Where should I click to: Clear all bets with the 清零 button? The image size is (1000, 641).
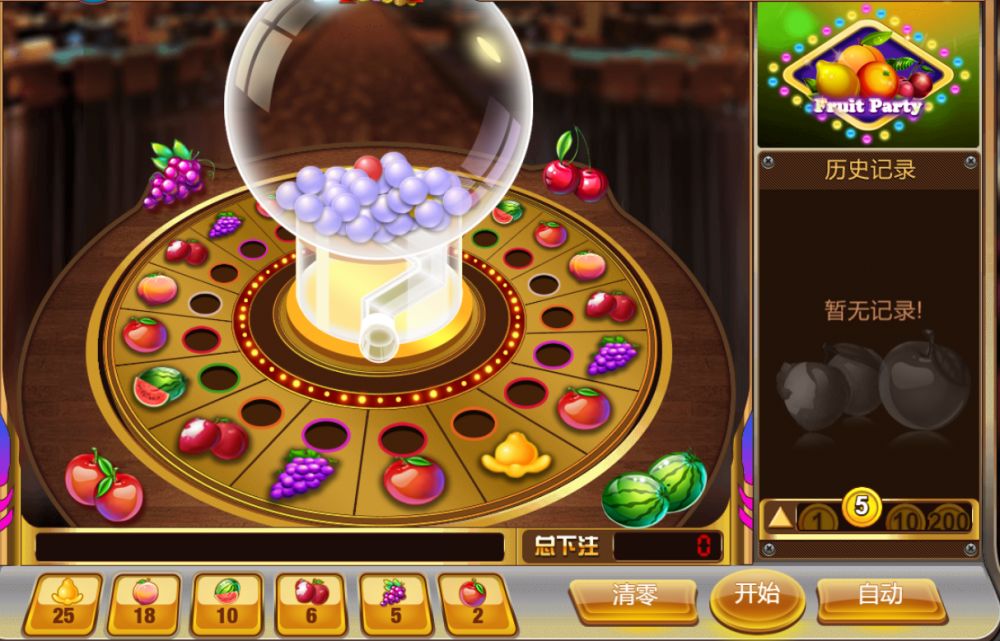635,596
